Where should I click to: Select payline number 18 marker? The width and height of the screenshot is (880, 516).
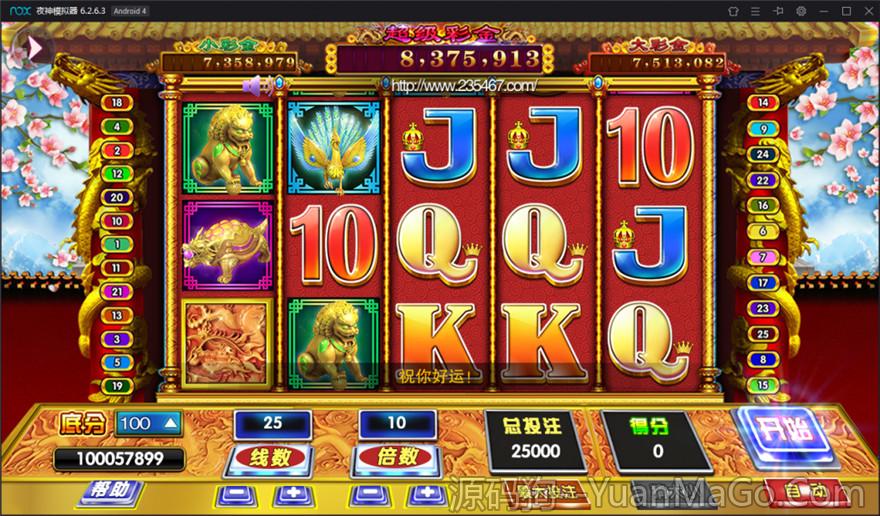[117, 102]
